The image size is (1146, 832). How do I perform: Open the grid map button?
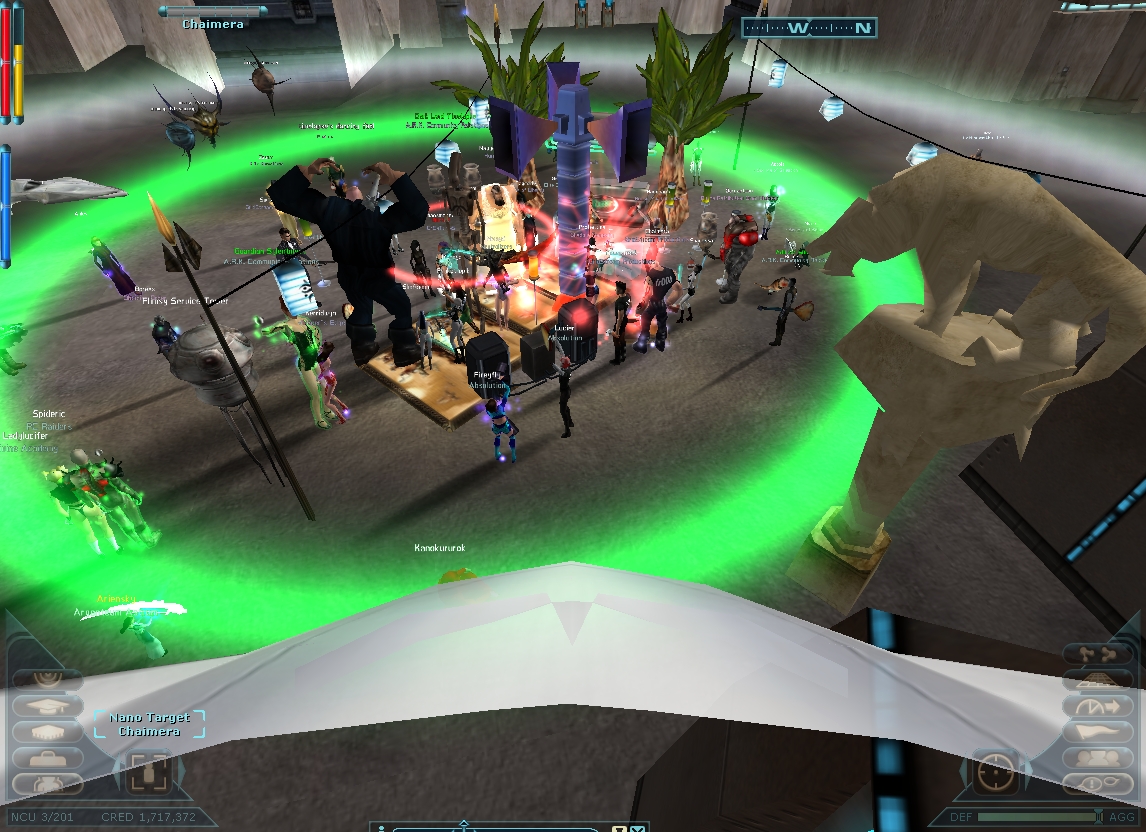point(1098,680)
